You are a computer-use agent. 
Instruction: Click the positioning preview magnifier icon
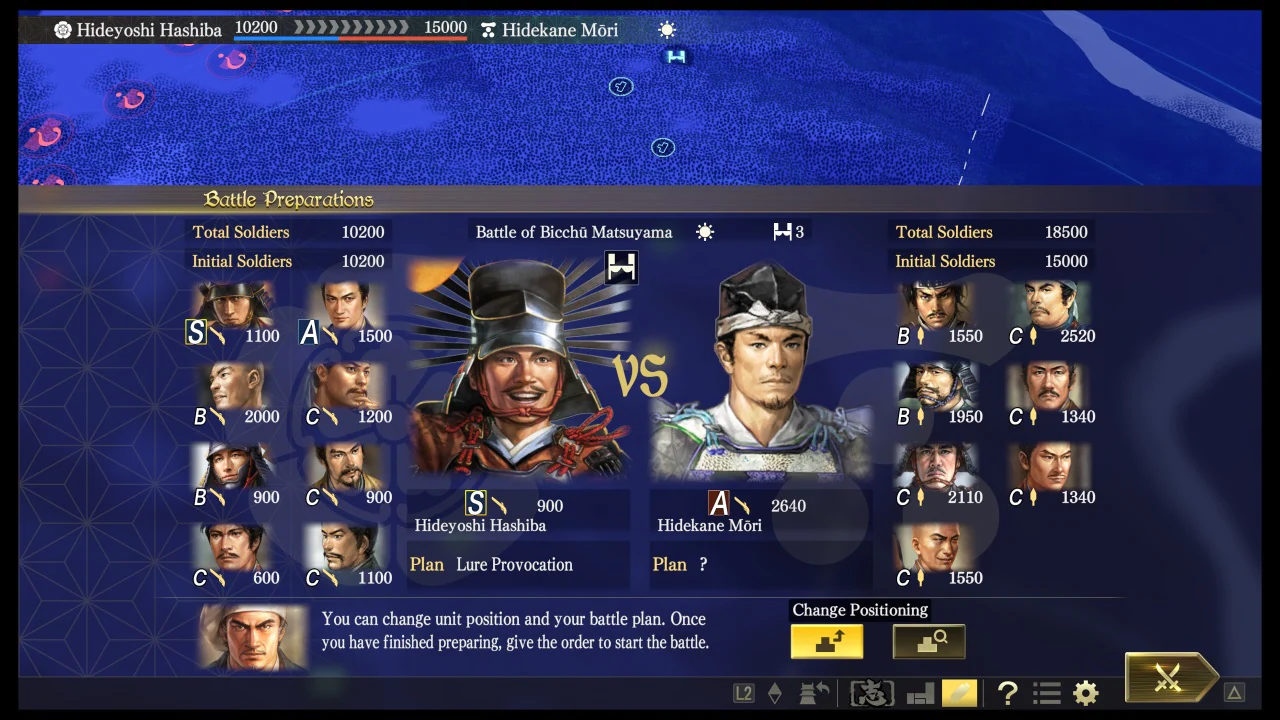[x=928, y=641]
